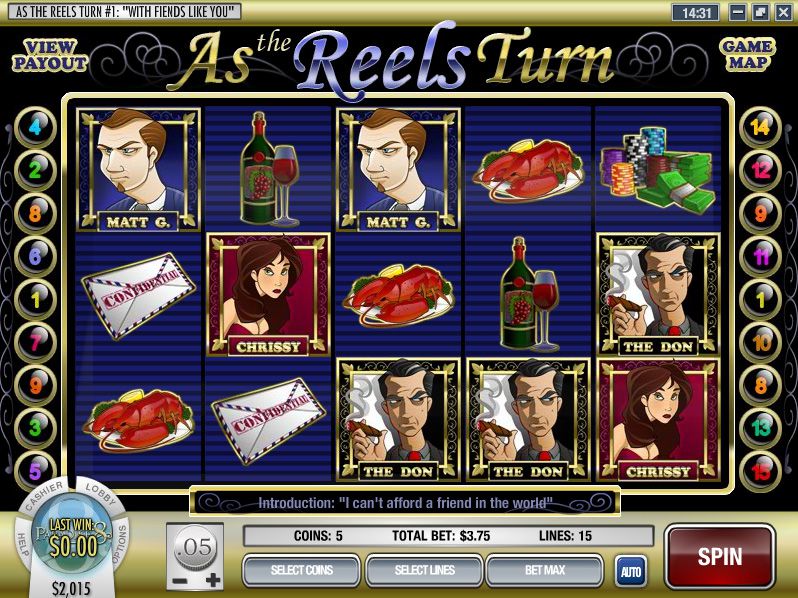Select payline number 6 indicator
Screen dimensions: 798x598
point(36,256)
